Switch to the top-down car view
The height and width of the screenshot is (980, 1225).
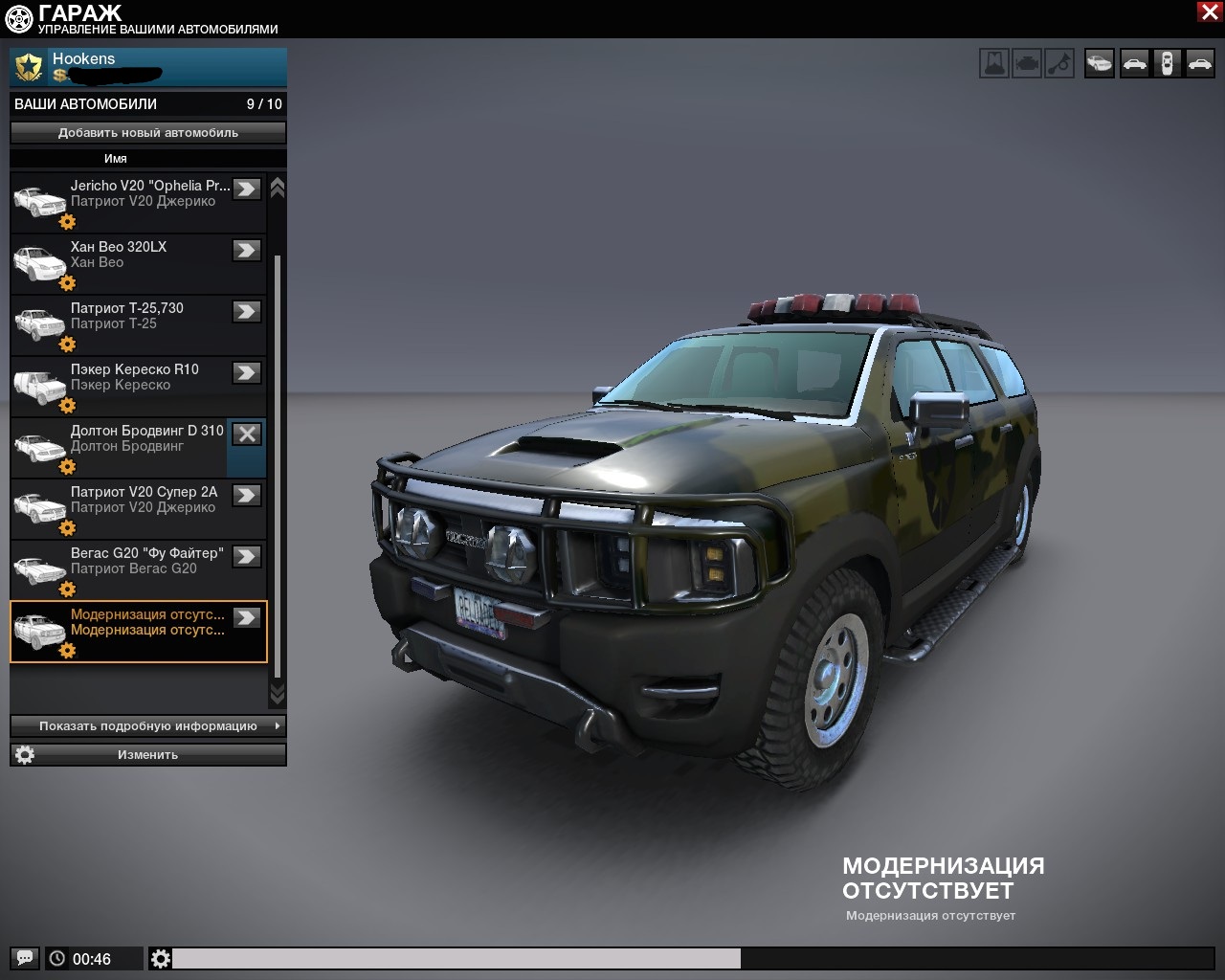tap(1167, 64)
